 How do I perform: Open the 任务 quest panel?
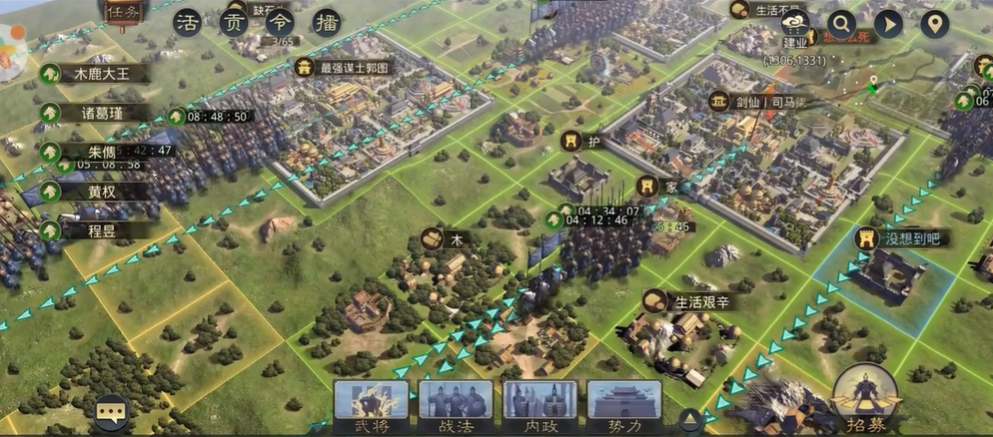[x=124, y=14]
